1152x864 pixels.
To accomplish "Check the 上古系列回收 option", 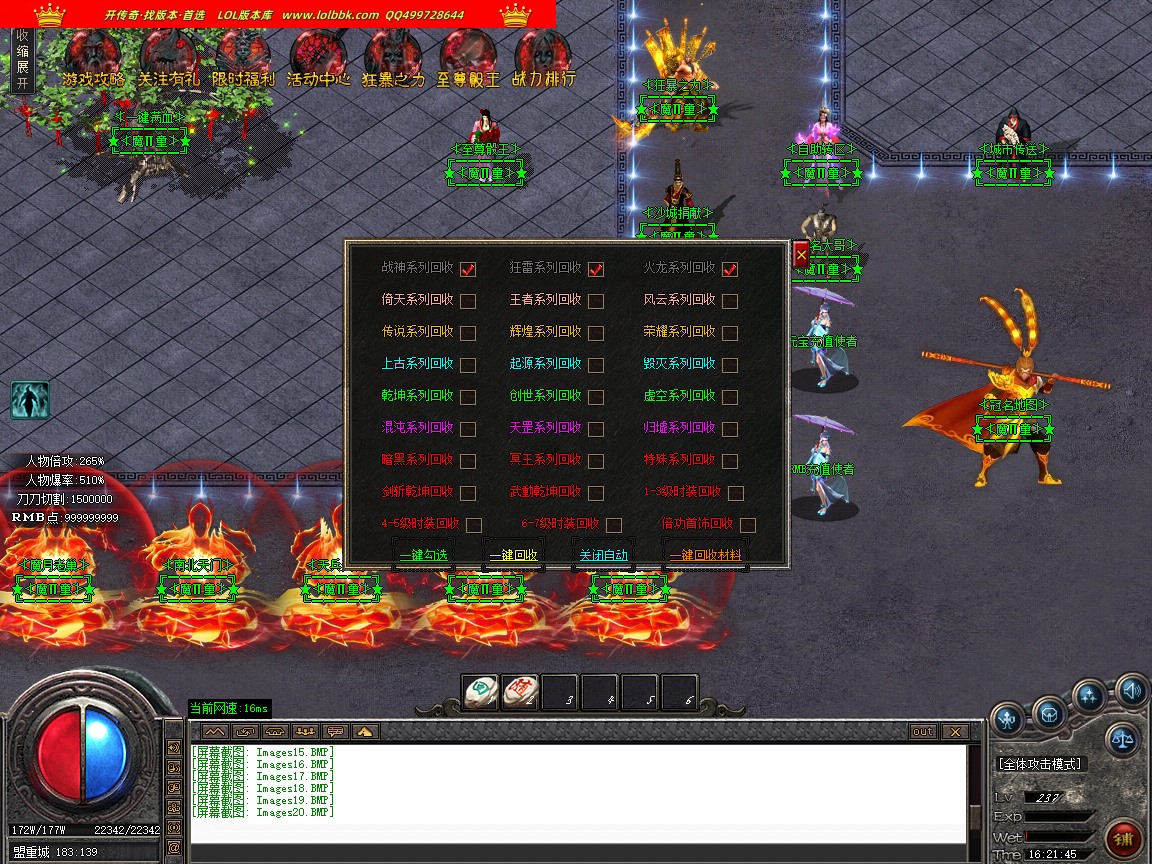I will 468,365.
